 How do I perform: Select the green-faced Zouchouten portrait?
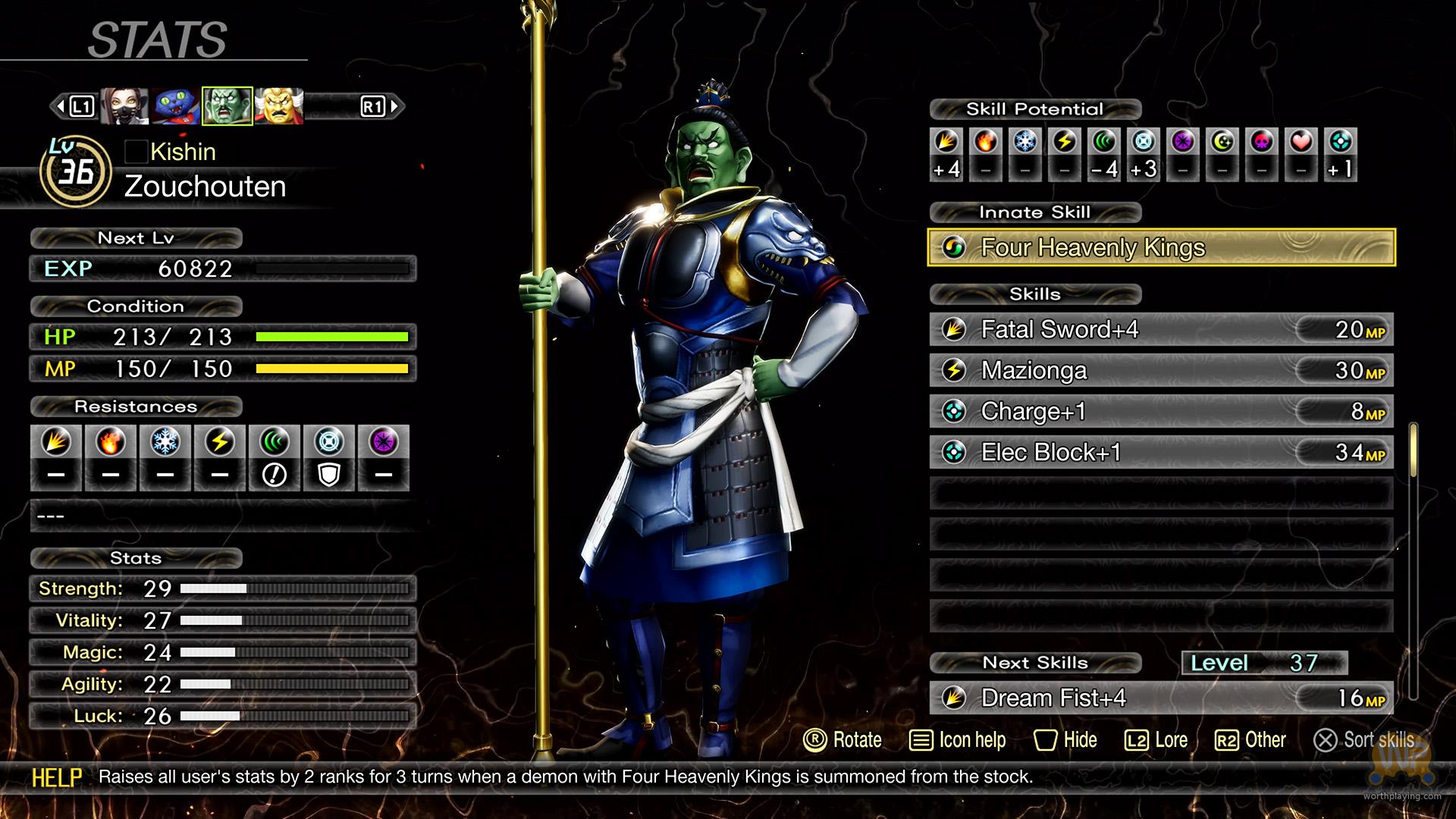(227, 106)
